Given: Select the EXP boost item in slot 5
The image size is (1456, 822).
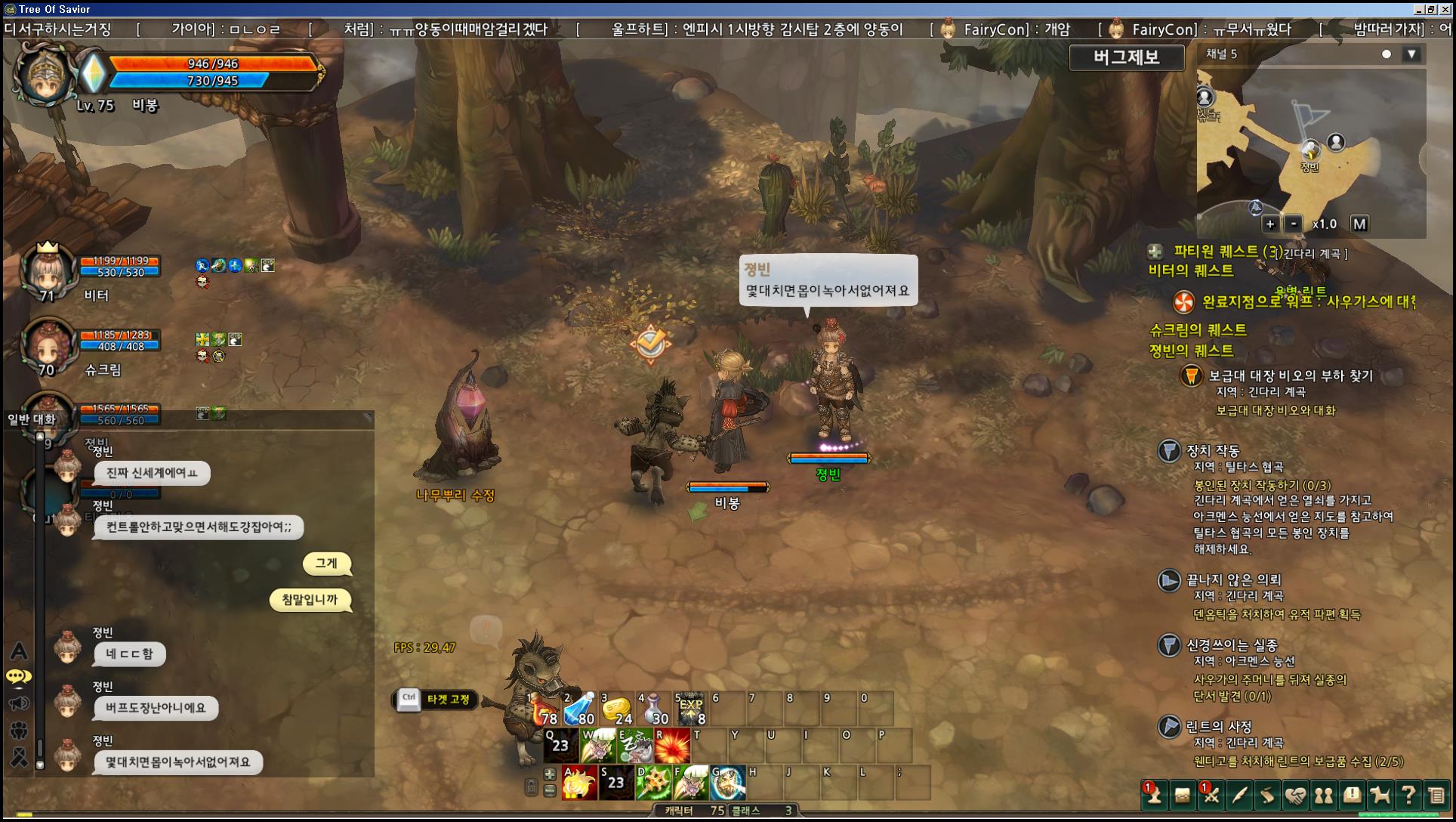Looking at the screenshot, I should (690, 709).
